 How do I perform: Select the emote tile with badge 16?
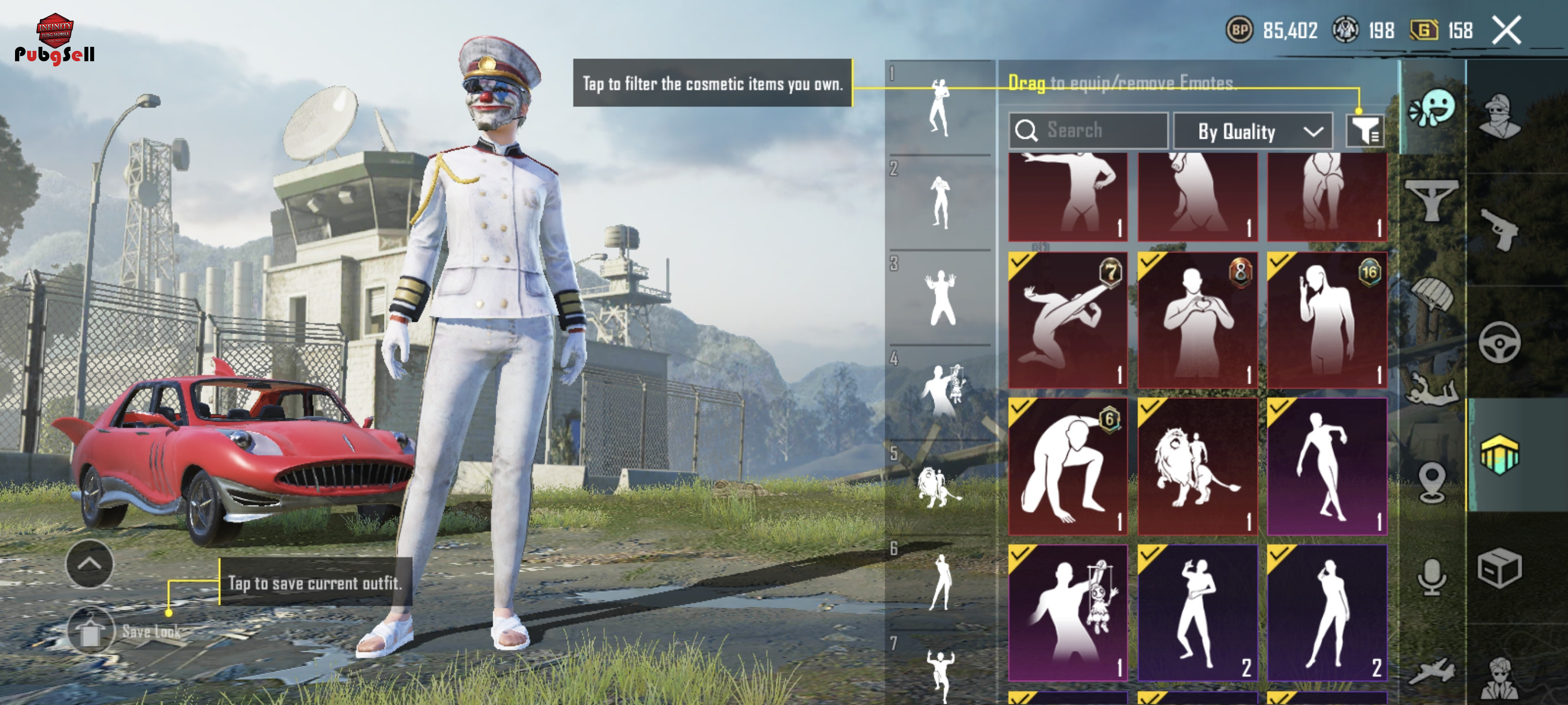[x=1327, y=320]
